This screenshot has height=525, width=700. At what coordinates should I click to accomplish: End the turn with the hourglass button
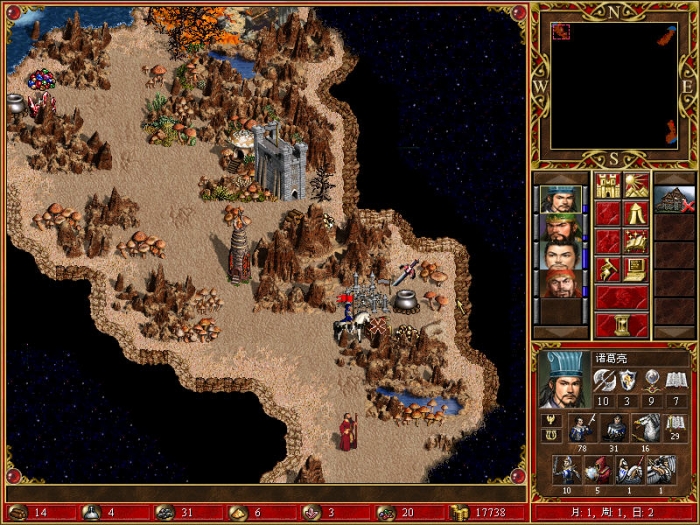tap(622, 325)
